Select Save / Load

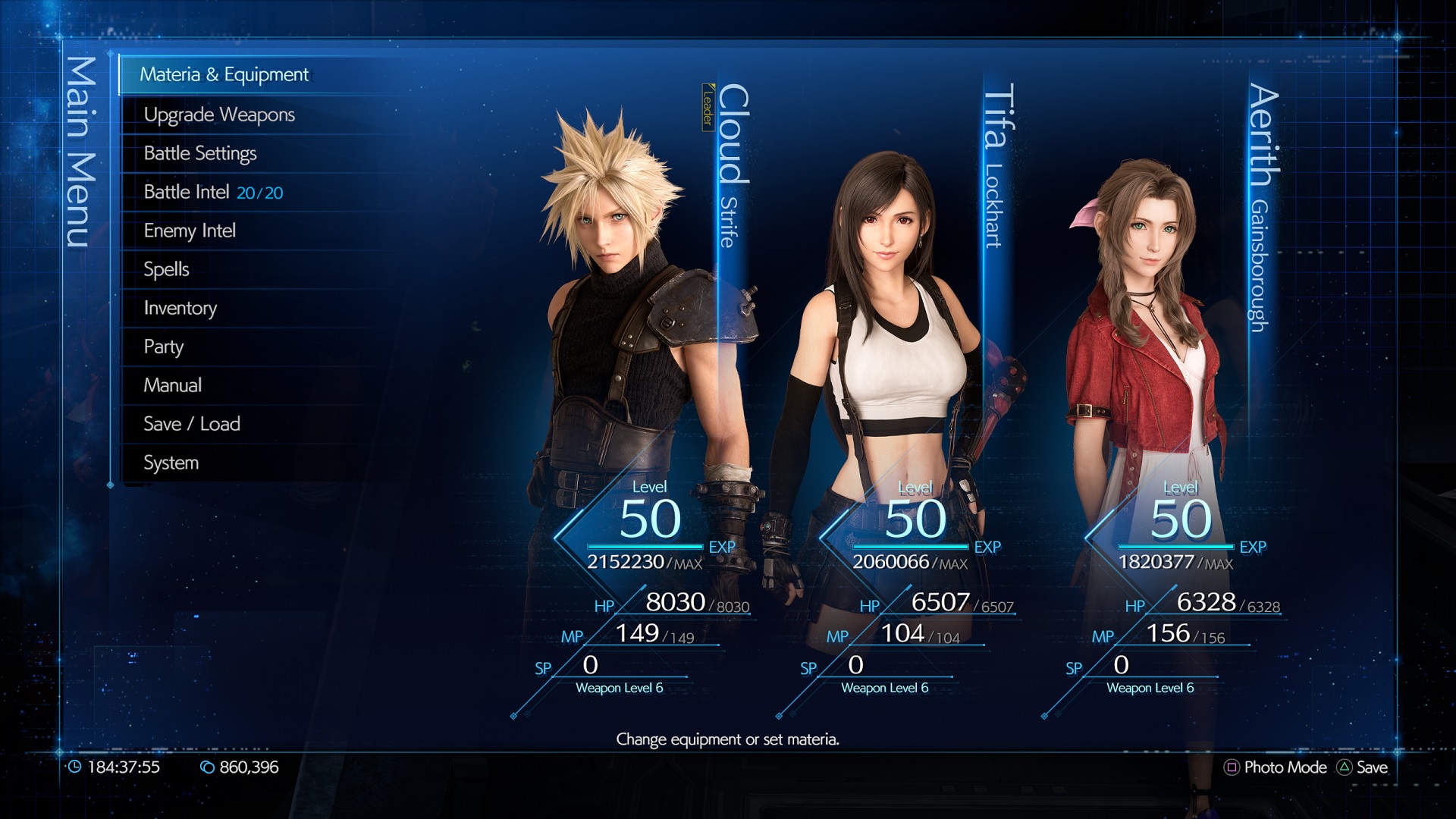(x=192, y=424)
